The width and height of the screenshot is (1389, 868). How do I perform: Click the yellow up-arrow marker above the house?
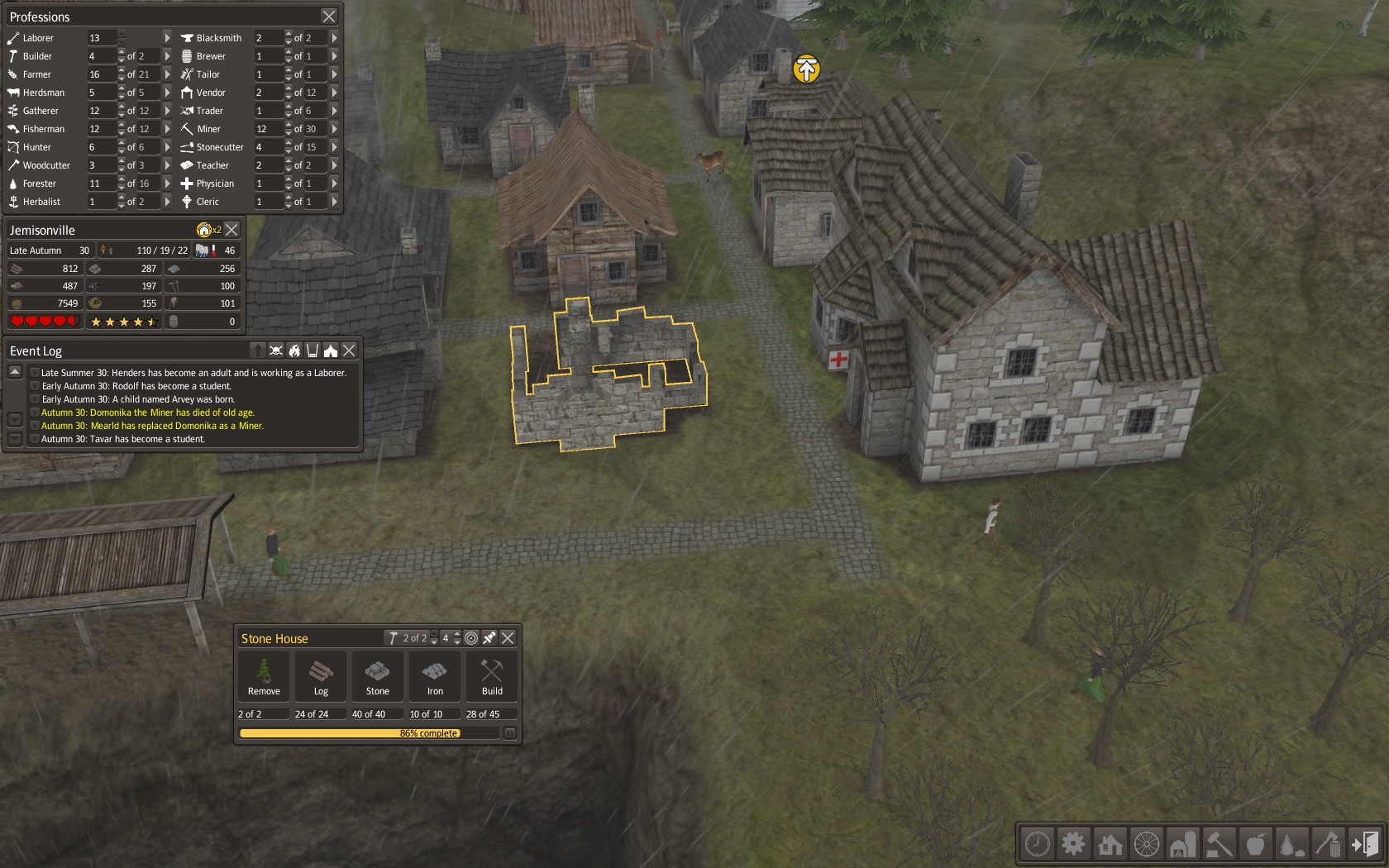pos(806,69)
